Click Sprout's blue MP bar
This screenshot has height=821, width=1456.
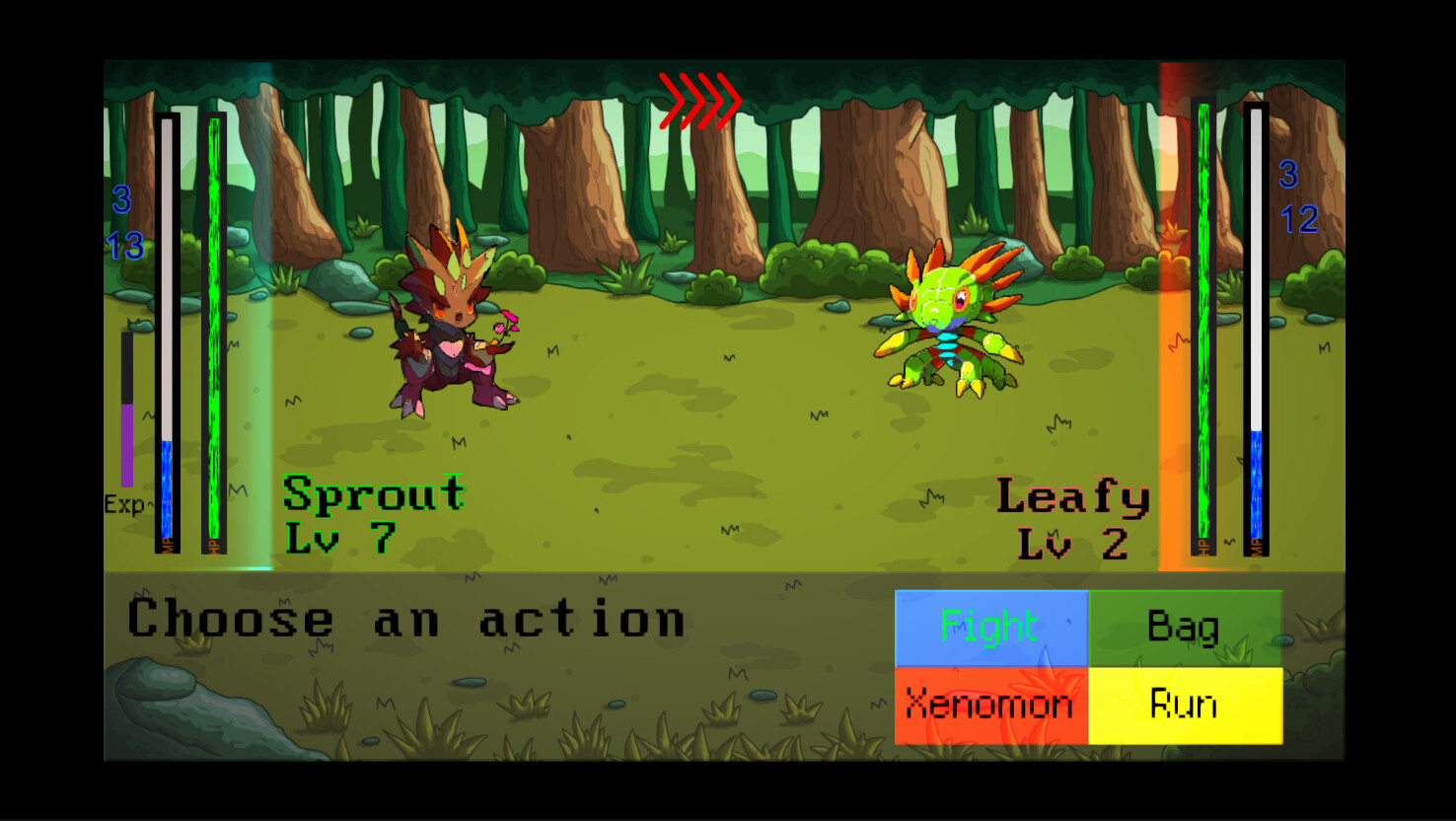[x=166, y=493]
